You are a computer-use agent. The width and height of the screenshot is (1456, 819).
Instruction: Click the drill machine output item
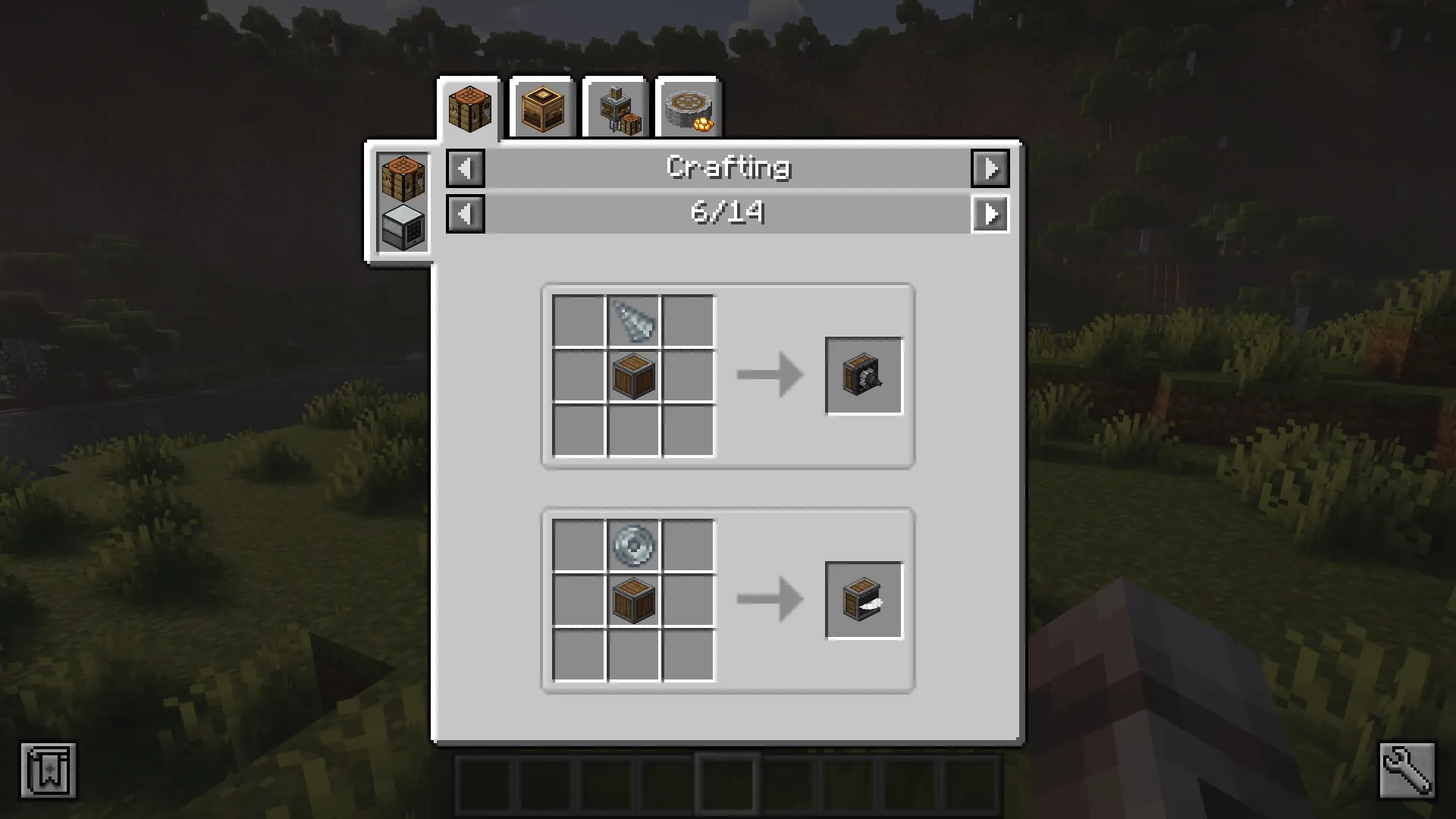click(x=864, y=373)
